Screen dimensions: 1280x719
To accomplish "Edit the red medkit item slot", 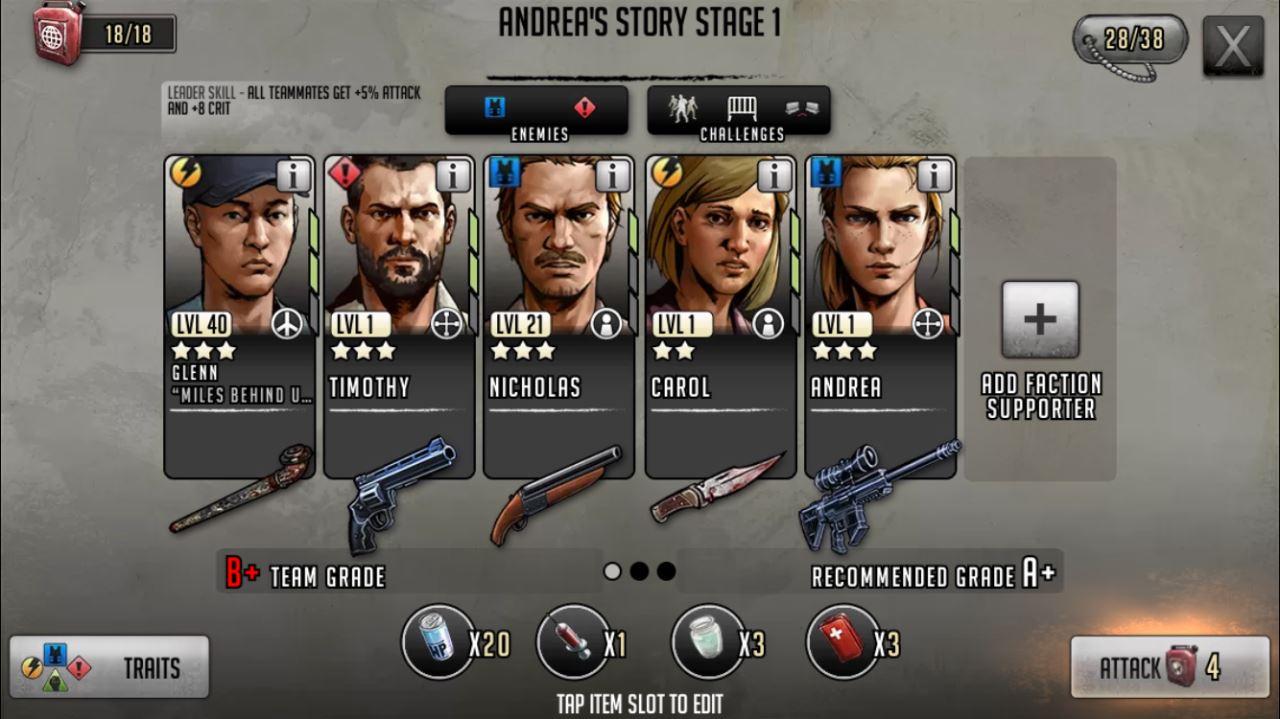I will (843, 641).
